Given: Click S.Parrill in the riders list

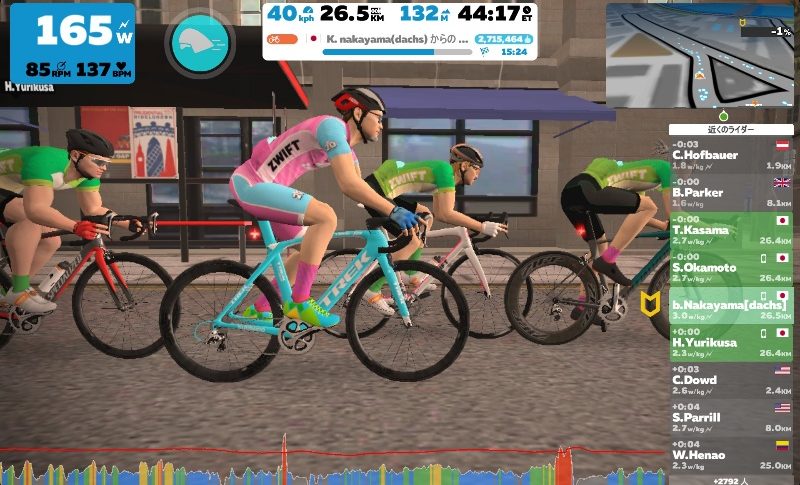Looking at the screenshot, I should tap(731, 418).
